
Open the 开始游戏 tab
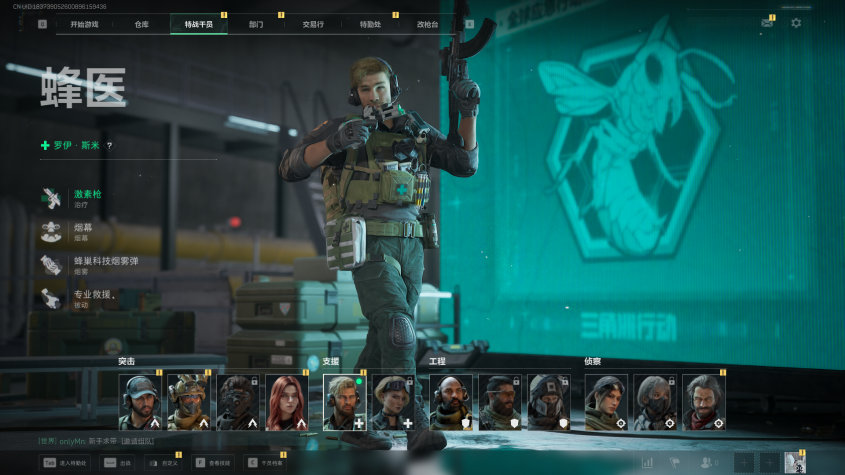84,24
